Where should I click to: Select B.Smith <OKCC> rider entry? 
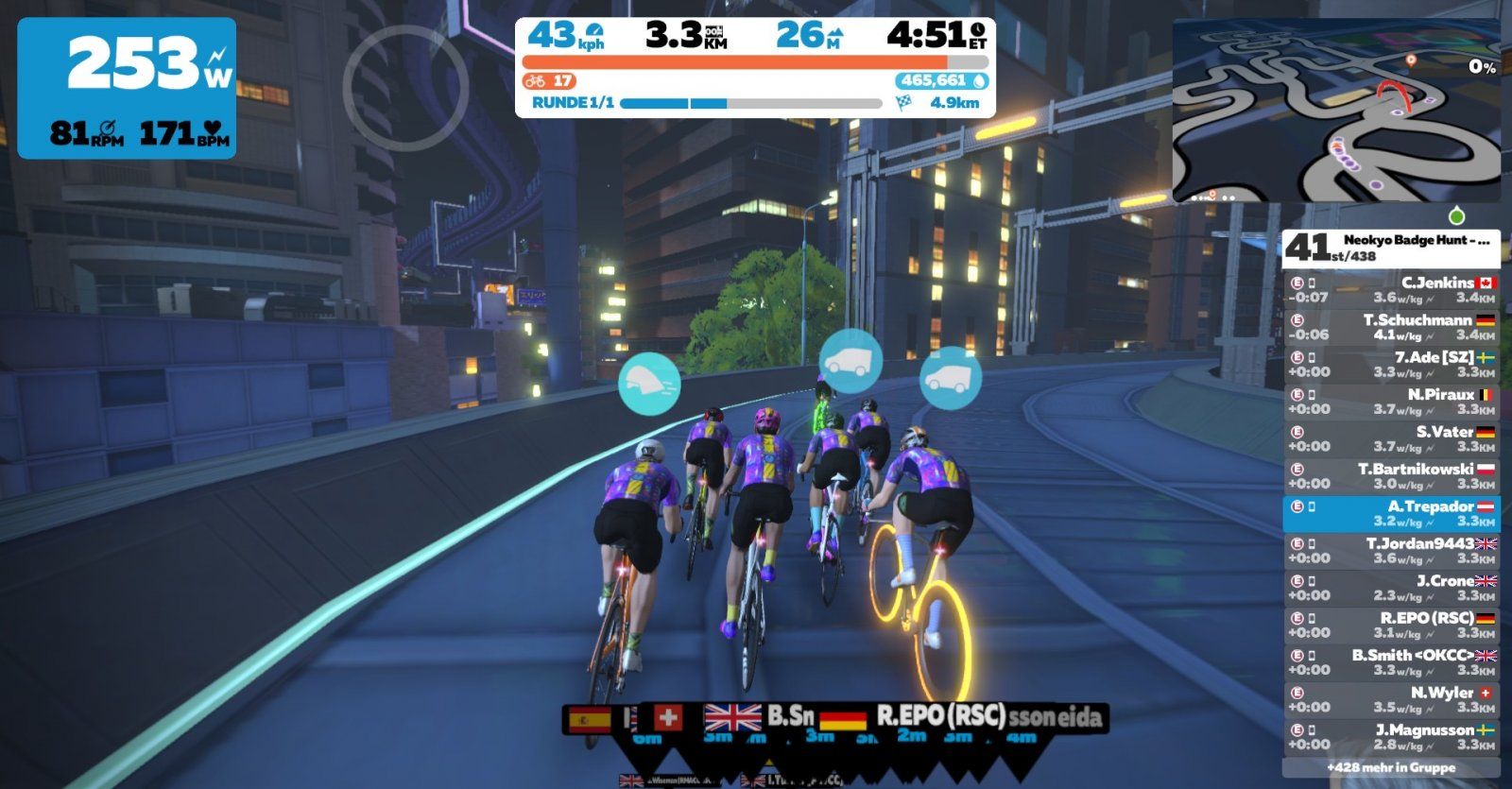point(1390,662)
